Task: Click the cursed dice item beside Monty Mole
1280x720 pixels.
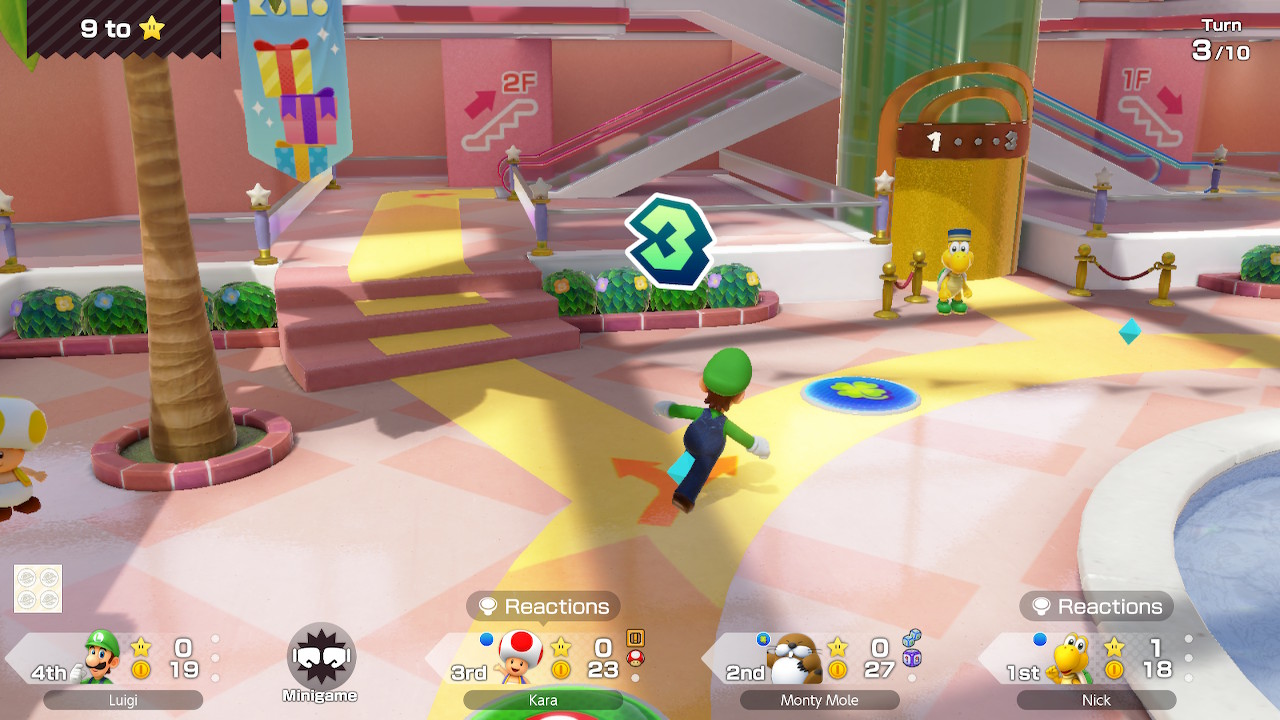Action: [912, 659]
